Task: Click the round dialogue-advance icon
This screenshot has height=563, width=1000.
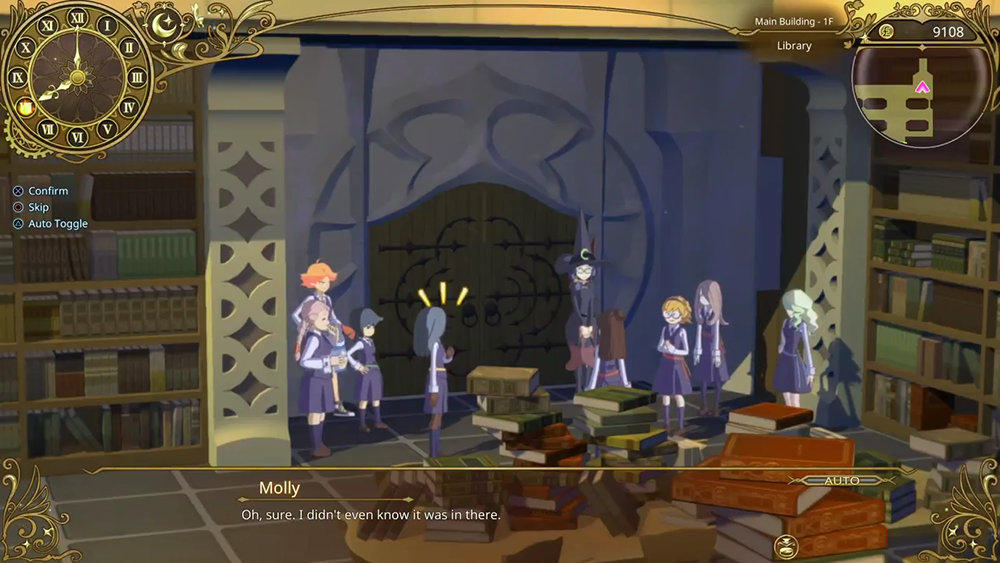Action: (x=786, y=545)
